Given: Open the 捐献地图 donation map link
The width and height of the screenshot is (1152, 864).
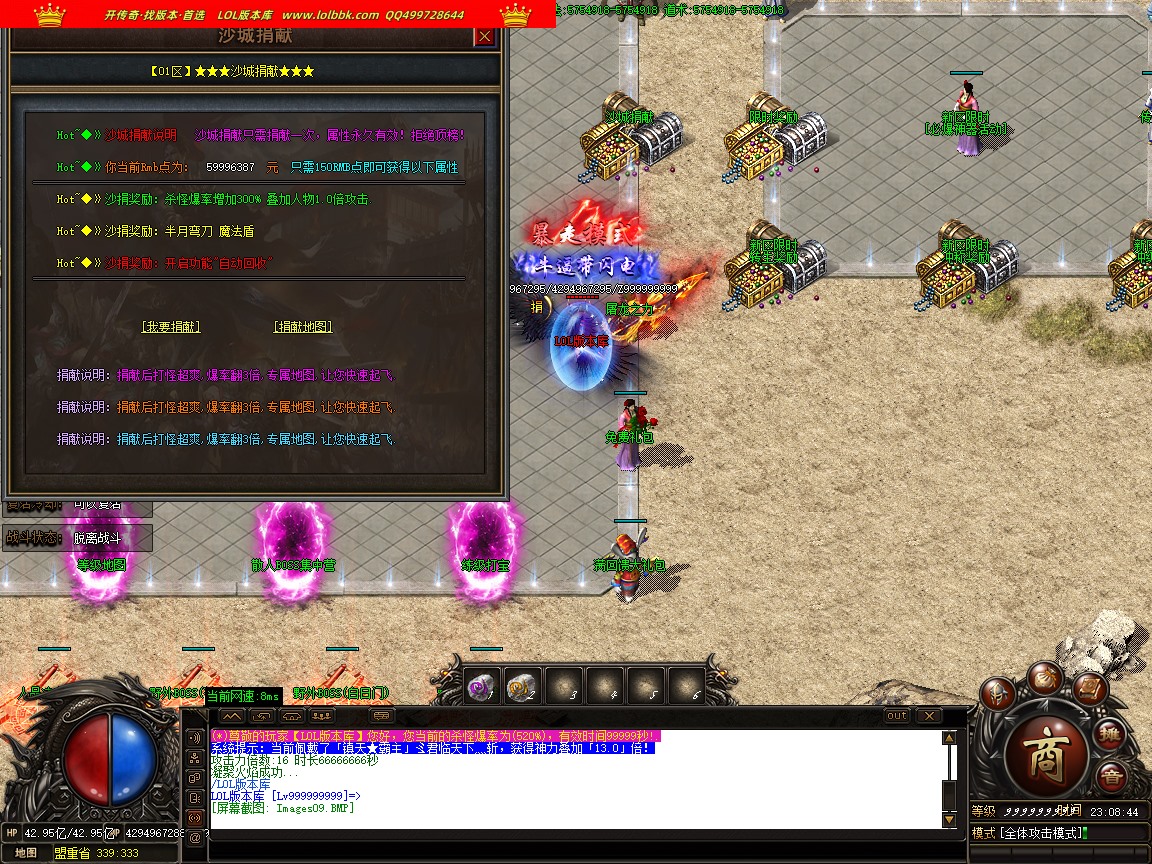Looking at the screenshot, I should [x=303, y=327].
